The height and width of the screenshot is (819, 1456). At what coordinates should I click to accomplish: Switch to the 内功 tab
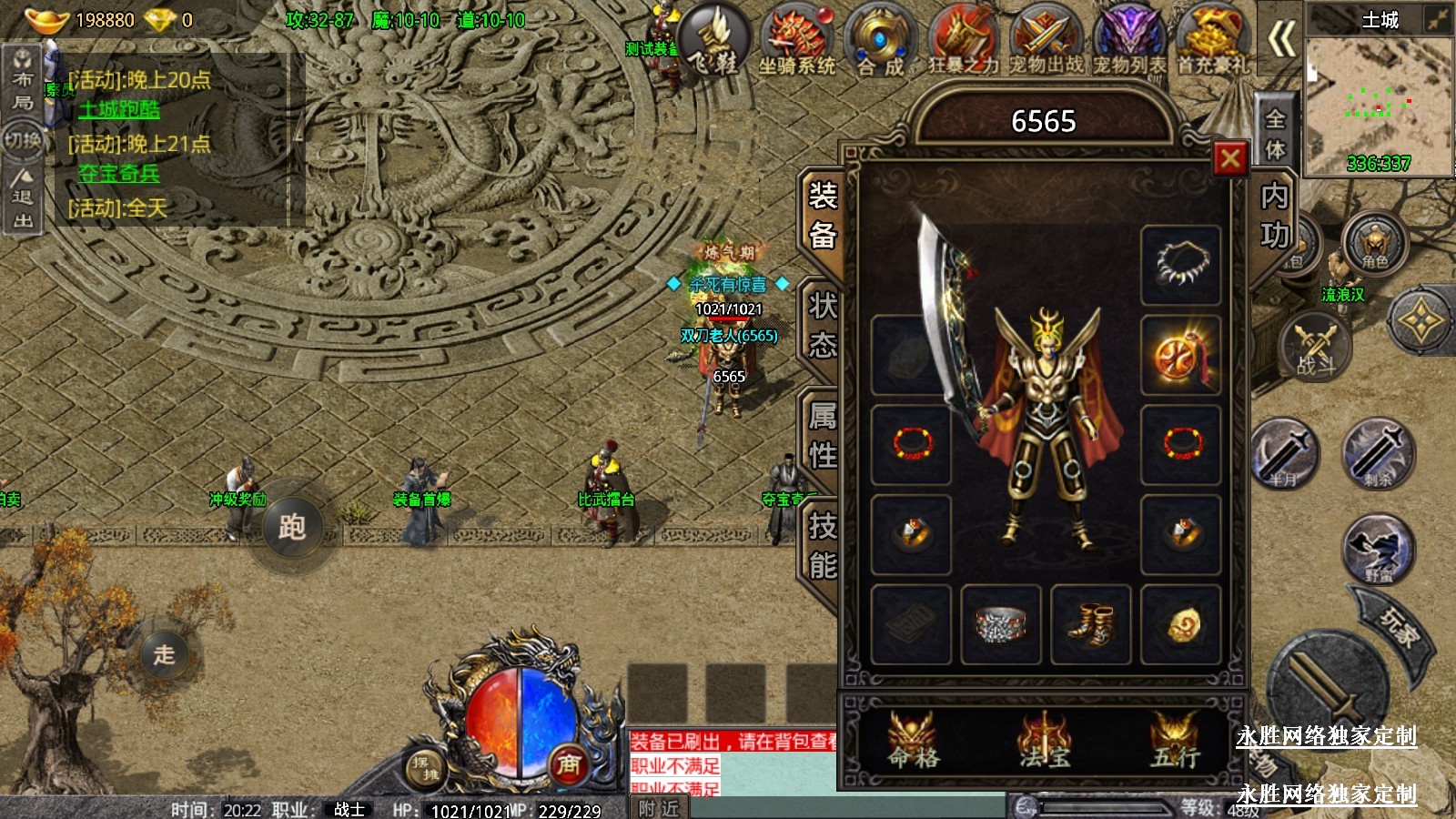pyautogui.click(x=1274, y=216)
